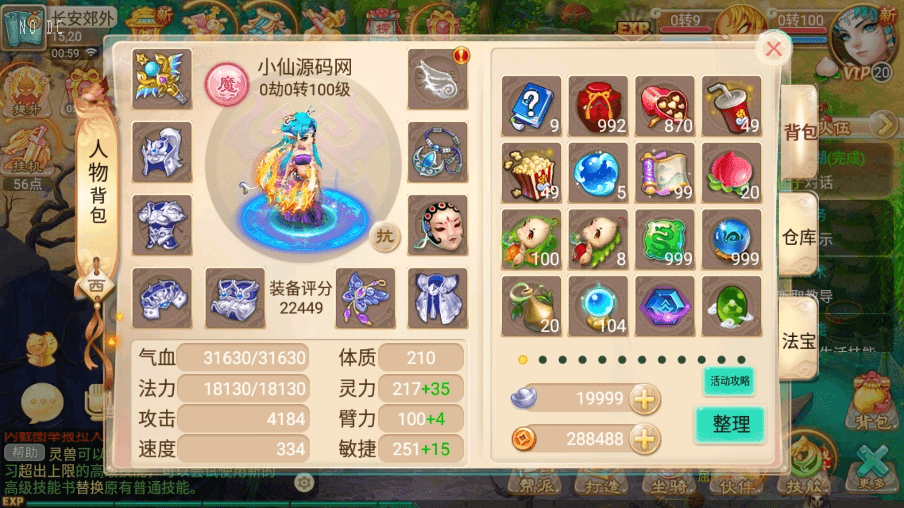Select the popcorn item in the bag

point(531,173)
